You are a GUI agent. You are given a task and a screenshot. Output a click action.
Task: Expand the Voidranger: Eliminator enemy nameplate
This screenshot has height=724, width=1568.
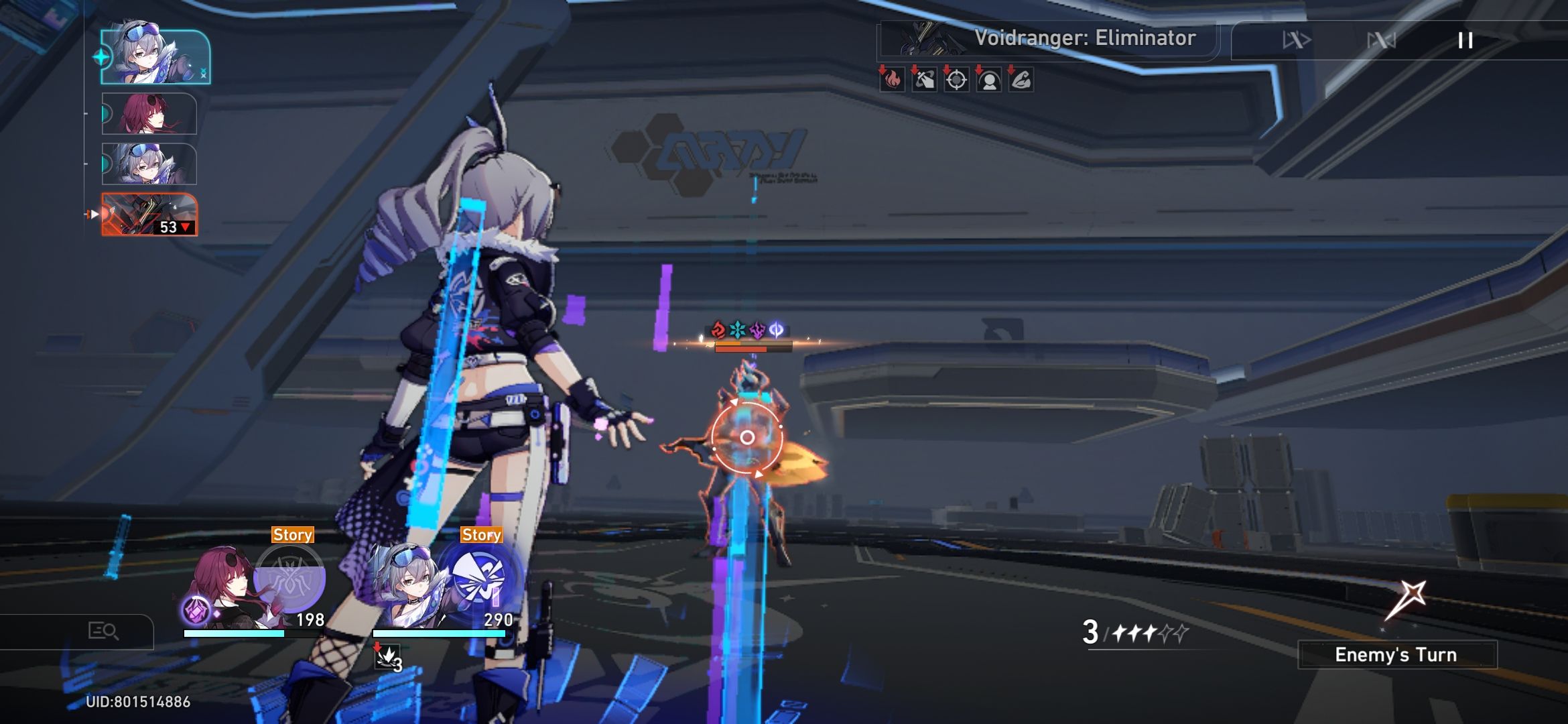click(x=1086, y=38)
